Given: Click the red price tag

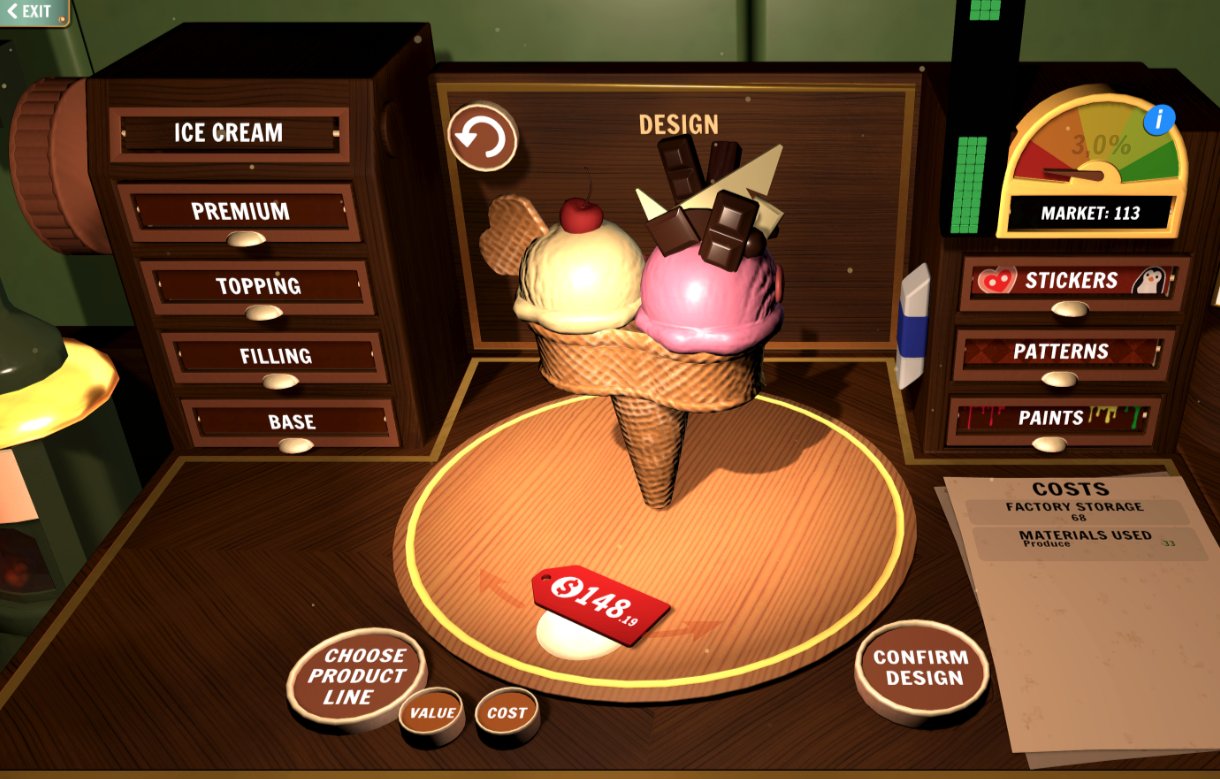Looking at the screenshot, I should tap(600, 603).
